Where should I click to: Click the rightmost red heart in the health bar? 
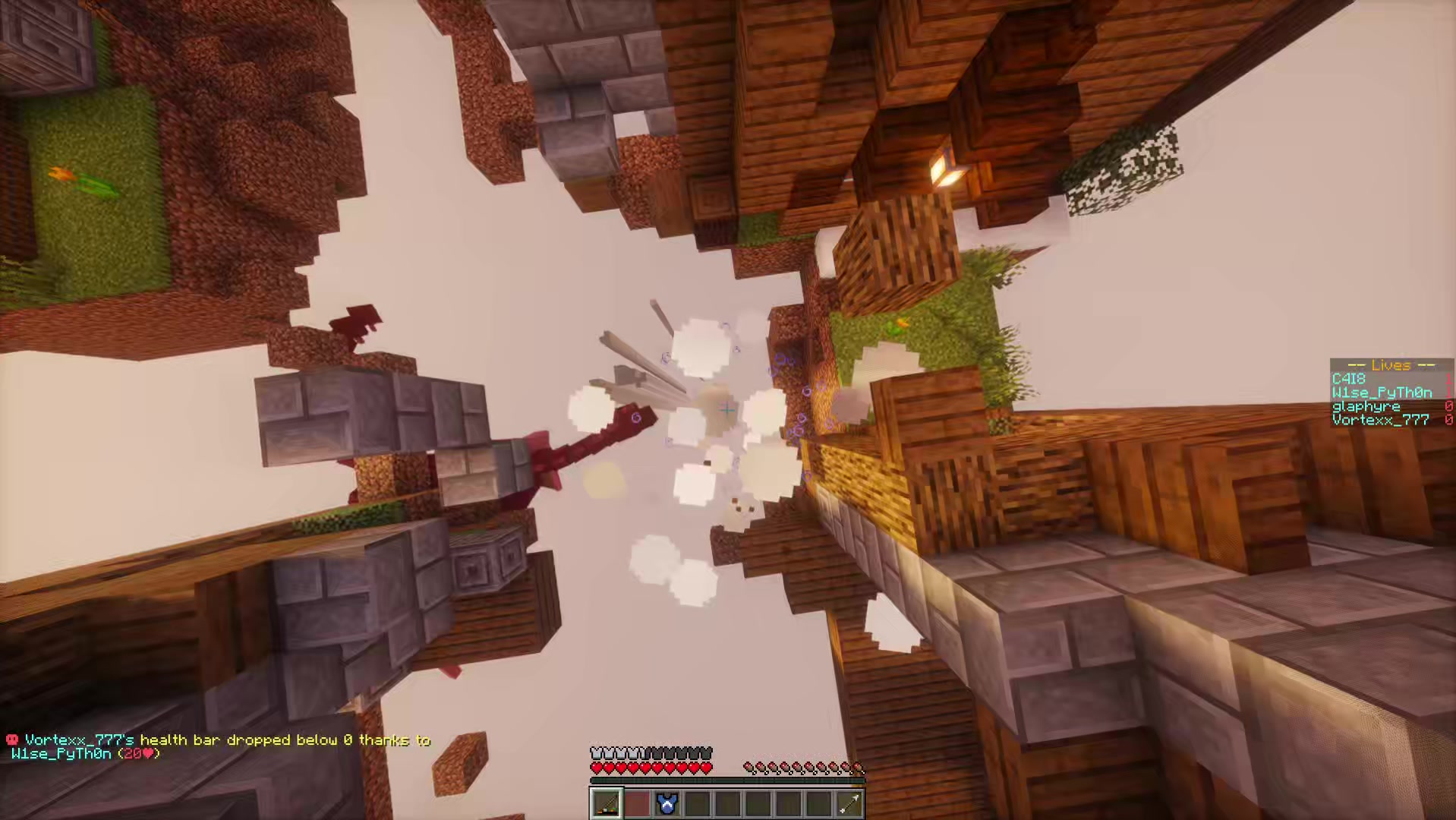[705, 768]
